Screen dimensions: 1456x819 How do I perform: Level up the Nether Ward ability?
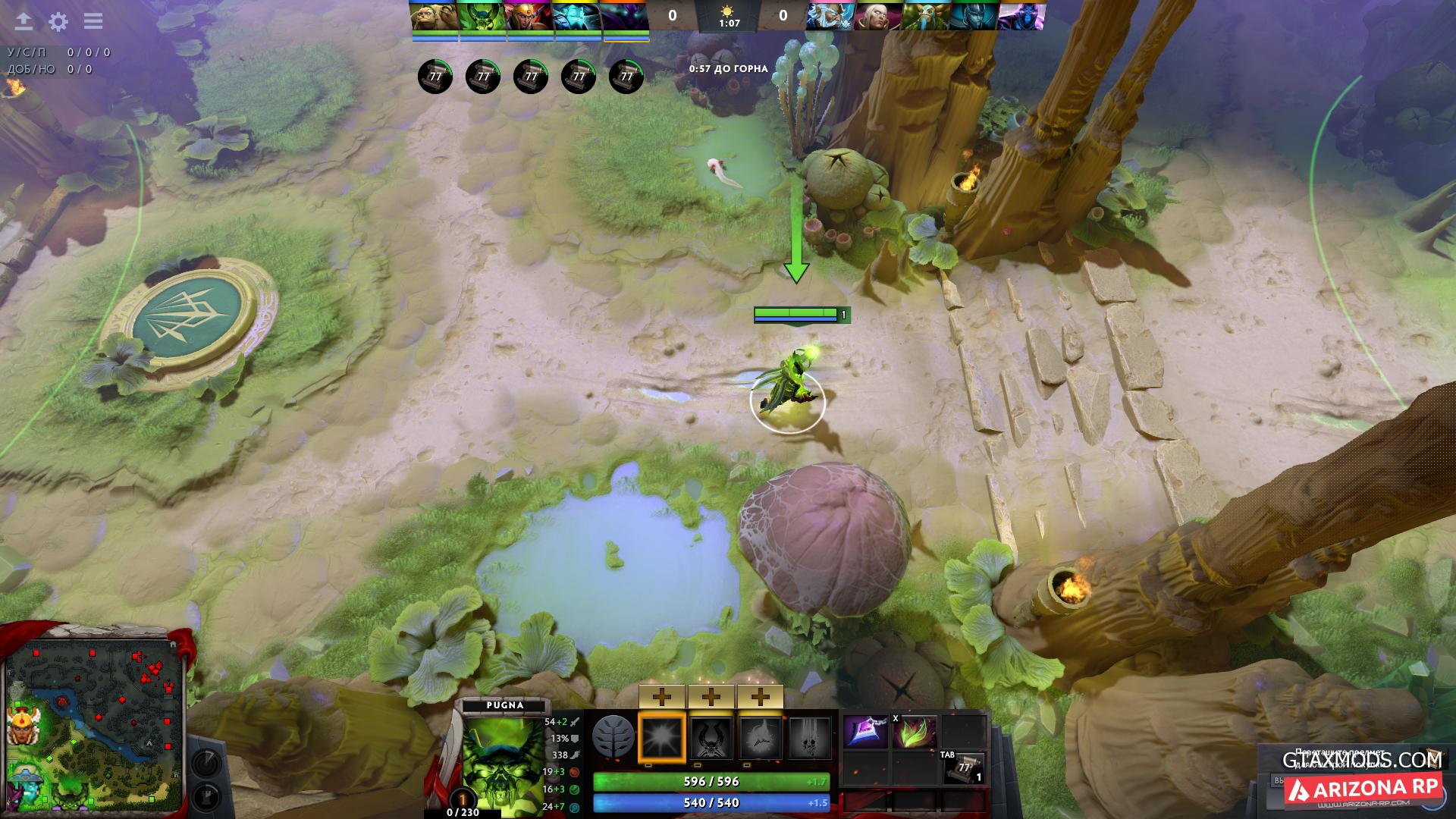pyautogui.click(x=759, y=696)
